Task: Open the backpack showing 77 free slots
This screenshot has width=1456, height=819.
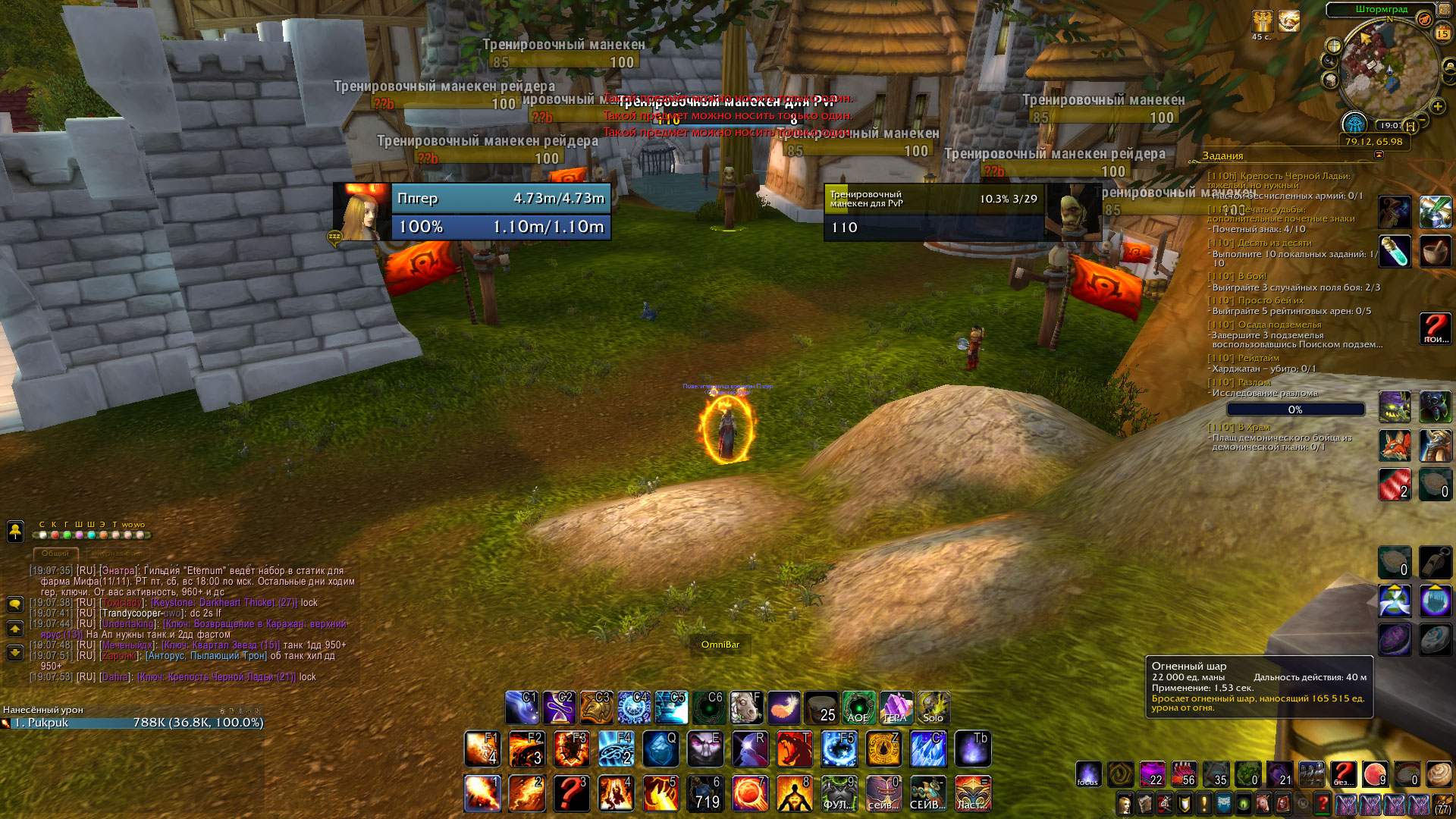Action: (x=1442, y=803)
